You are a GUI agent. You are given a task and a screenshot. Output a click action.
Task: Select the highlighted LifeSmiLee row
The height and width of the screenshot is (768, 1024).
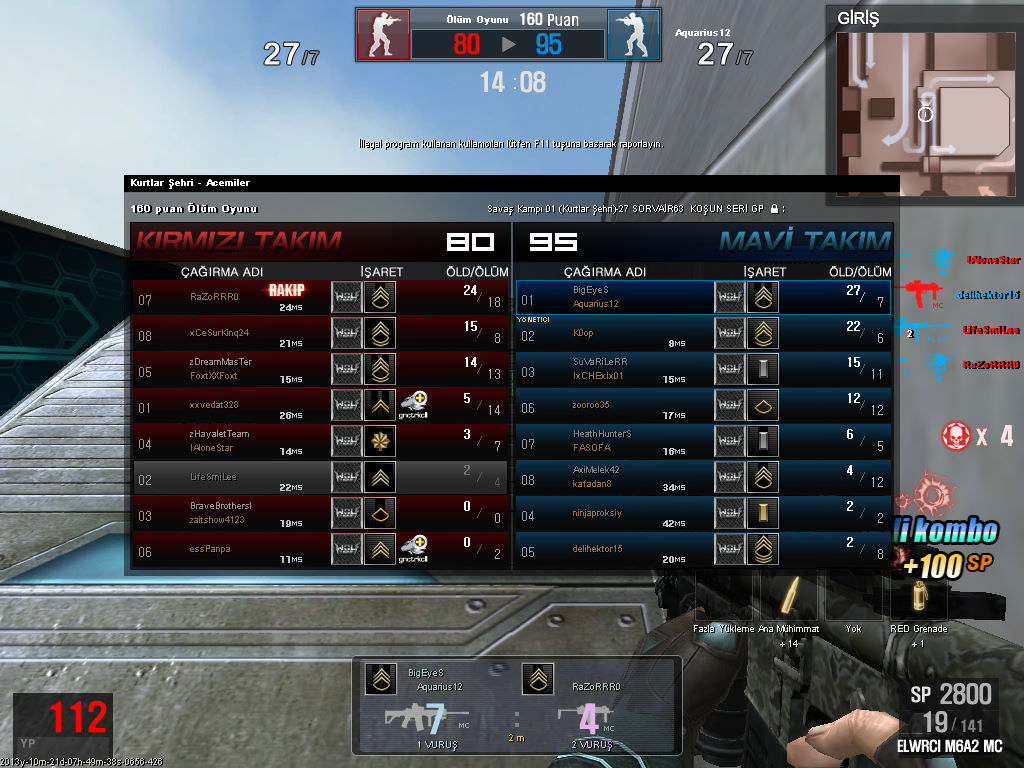point(320,477)
